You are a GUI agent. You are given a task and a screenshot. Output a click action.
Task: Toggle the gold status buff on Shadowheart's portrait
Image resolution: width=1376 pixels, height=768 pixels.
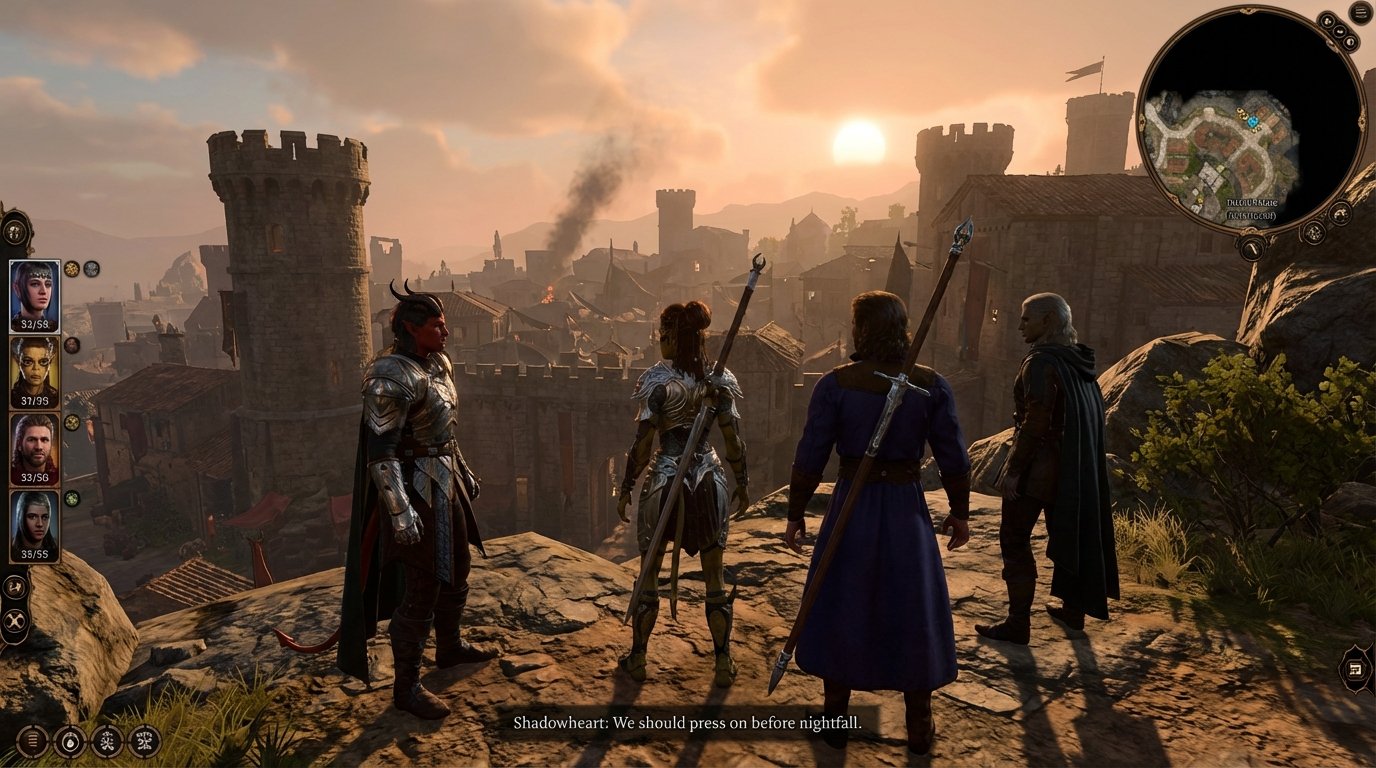(70, 268)
